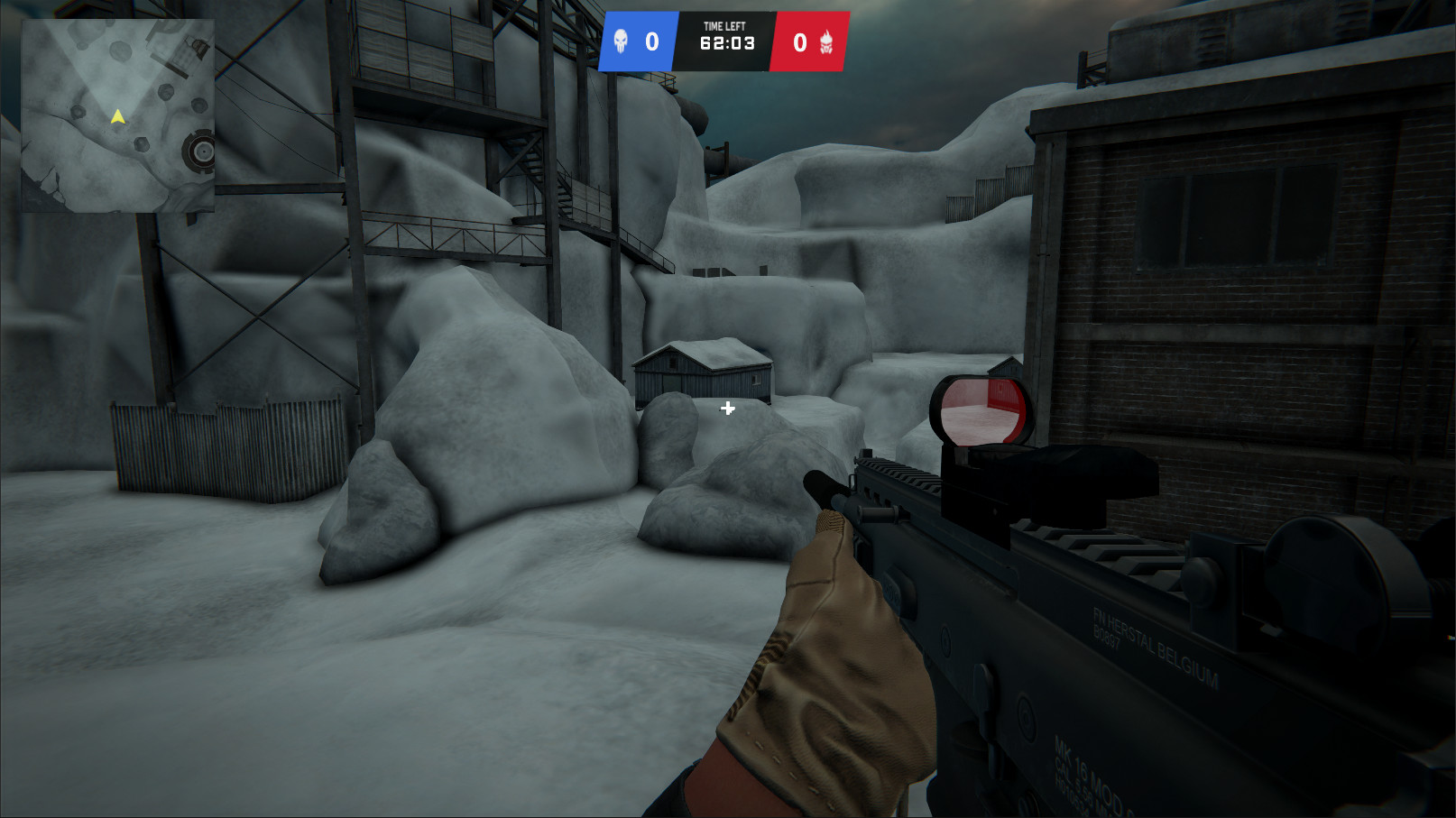Click the yellow player arrow on the minimap
The image size is (1456, 818).
(x=116, y=115)
